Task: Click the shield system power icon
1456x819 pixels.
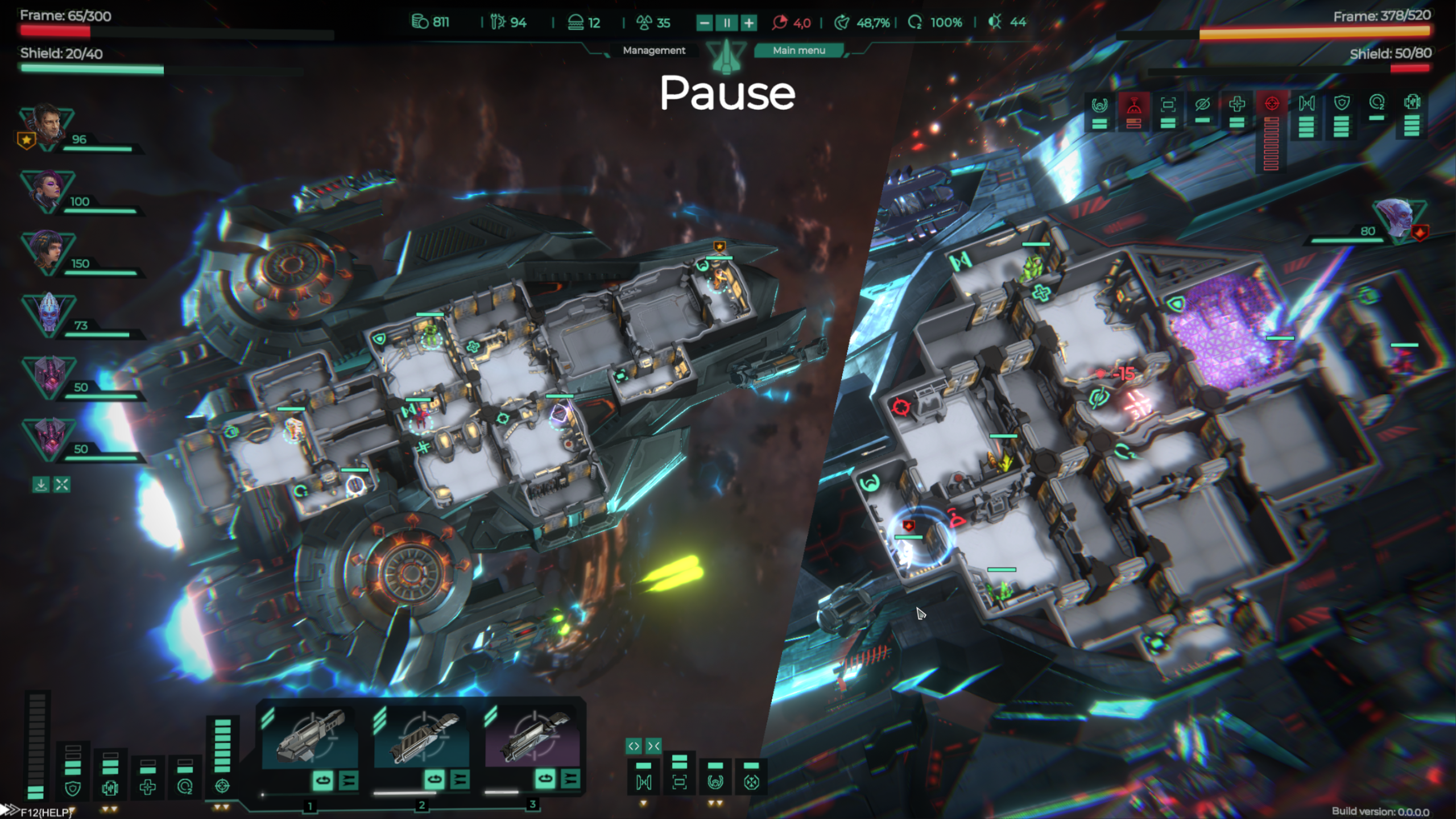Action: (x=73, y=788)
